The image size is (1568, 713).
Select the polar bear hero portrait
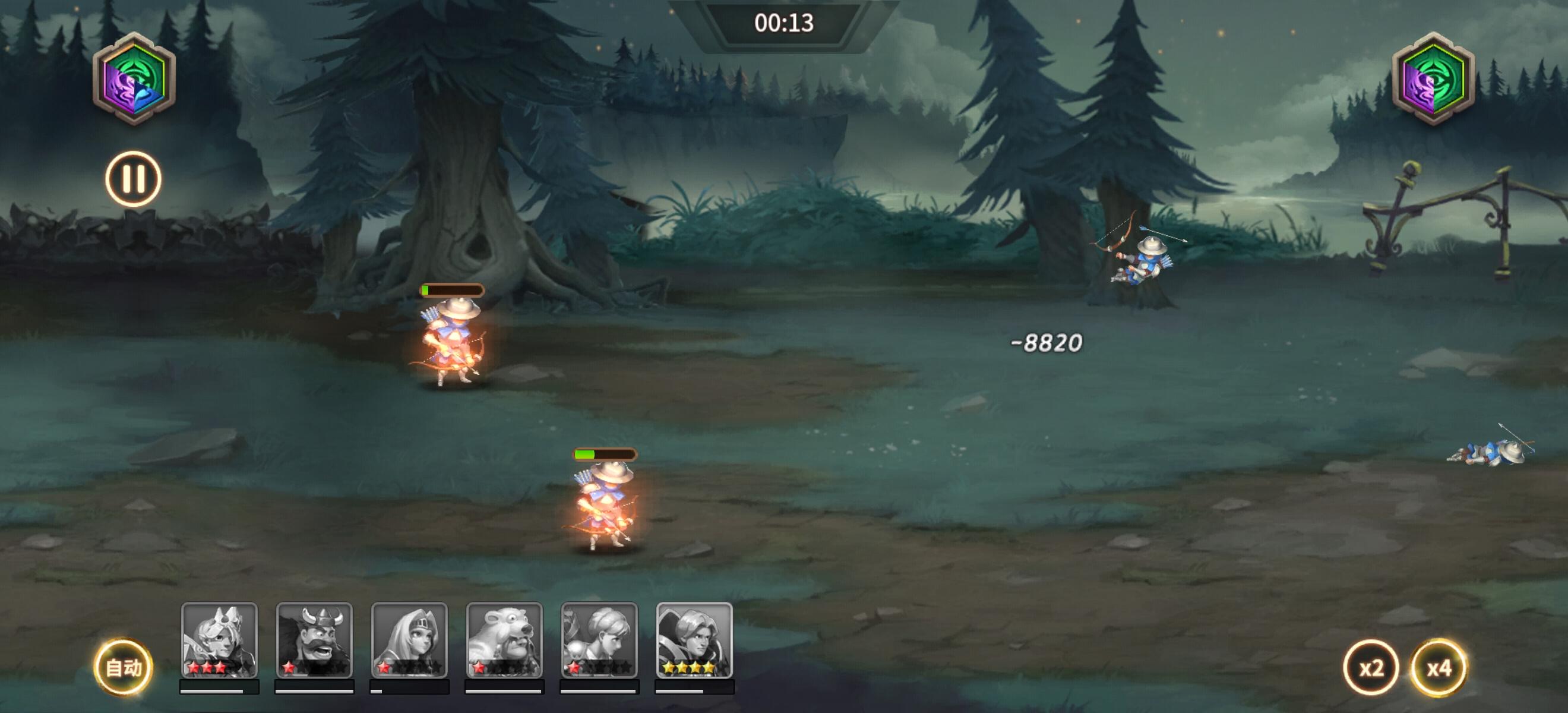[504, 639]
